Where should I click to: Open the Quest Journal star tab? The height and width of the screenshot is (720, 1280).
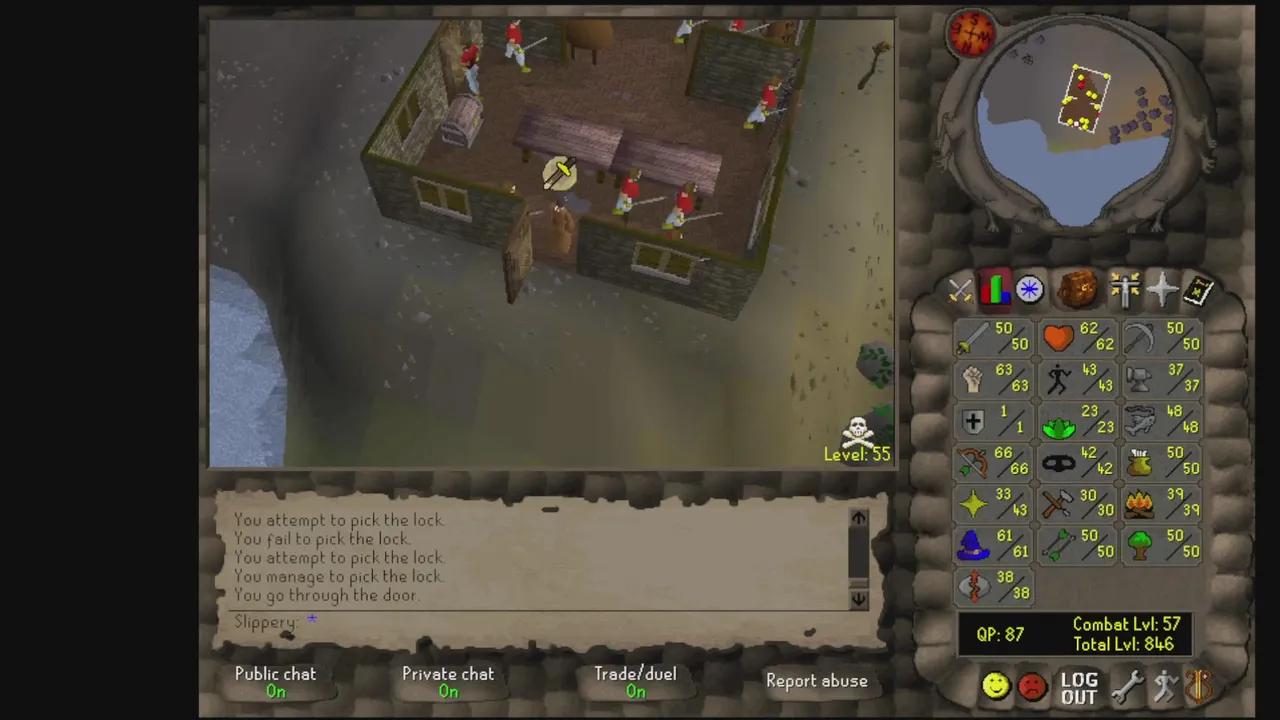[1029, 290]
